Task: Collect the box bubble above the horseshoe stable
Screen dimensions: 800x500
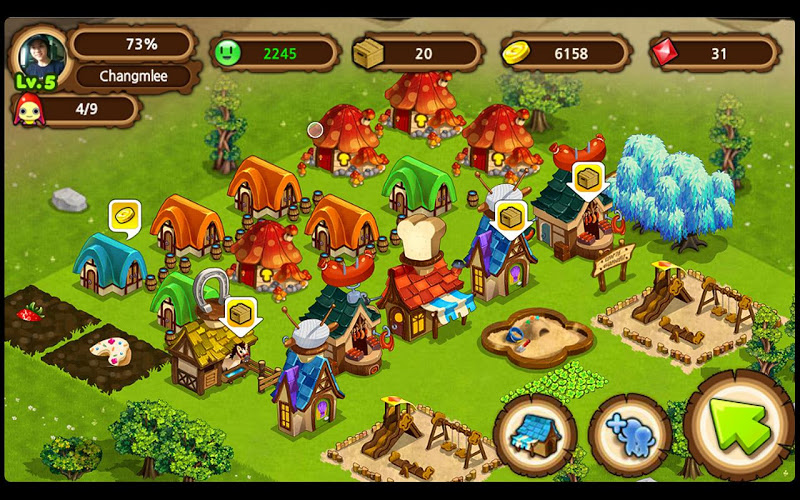Action: click(240, 313)
